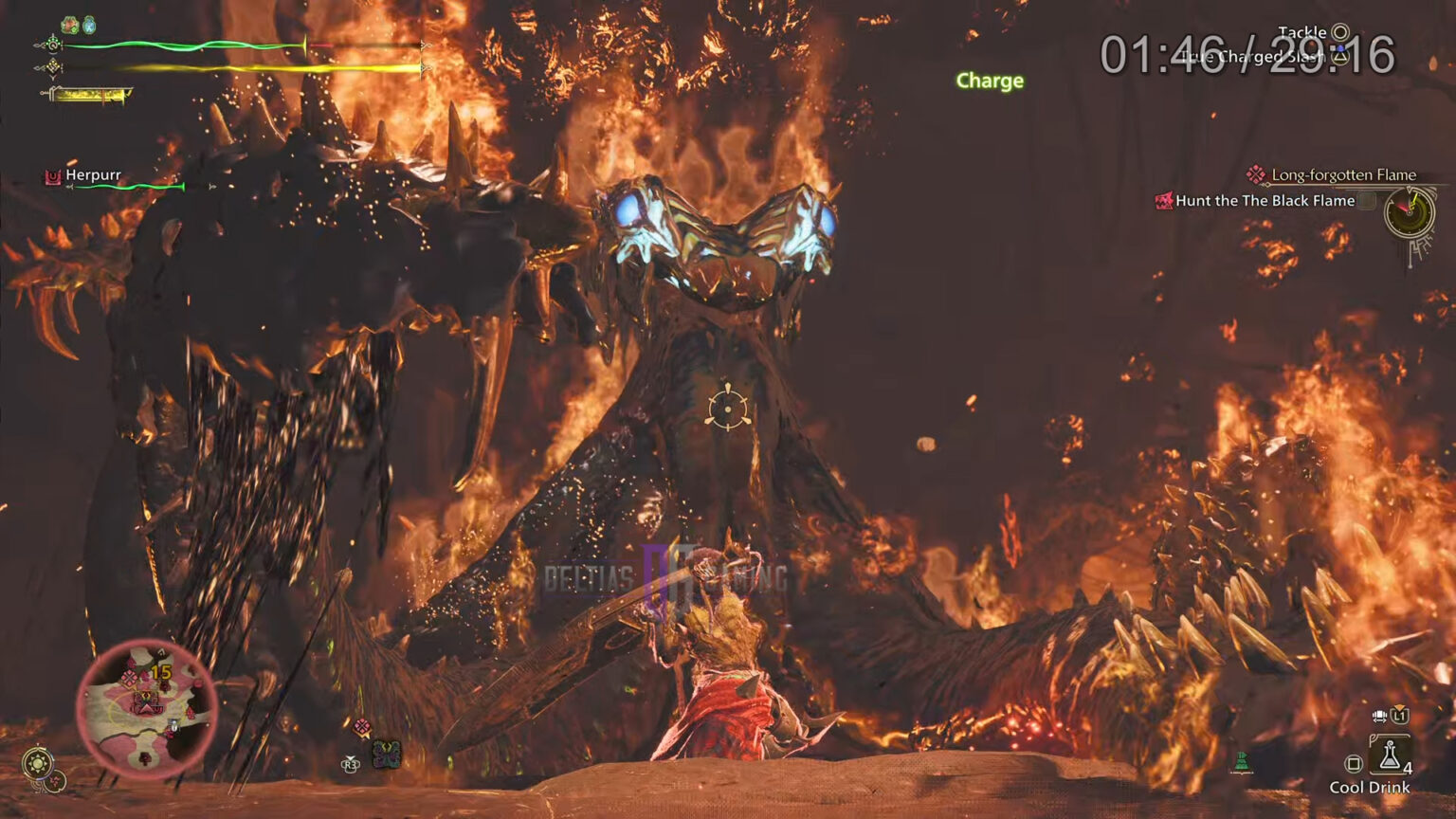1456x819 pixels.
Task: Click the Hunt the The Black Flame objective
Action: (x=1266, y=201)
